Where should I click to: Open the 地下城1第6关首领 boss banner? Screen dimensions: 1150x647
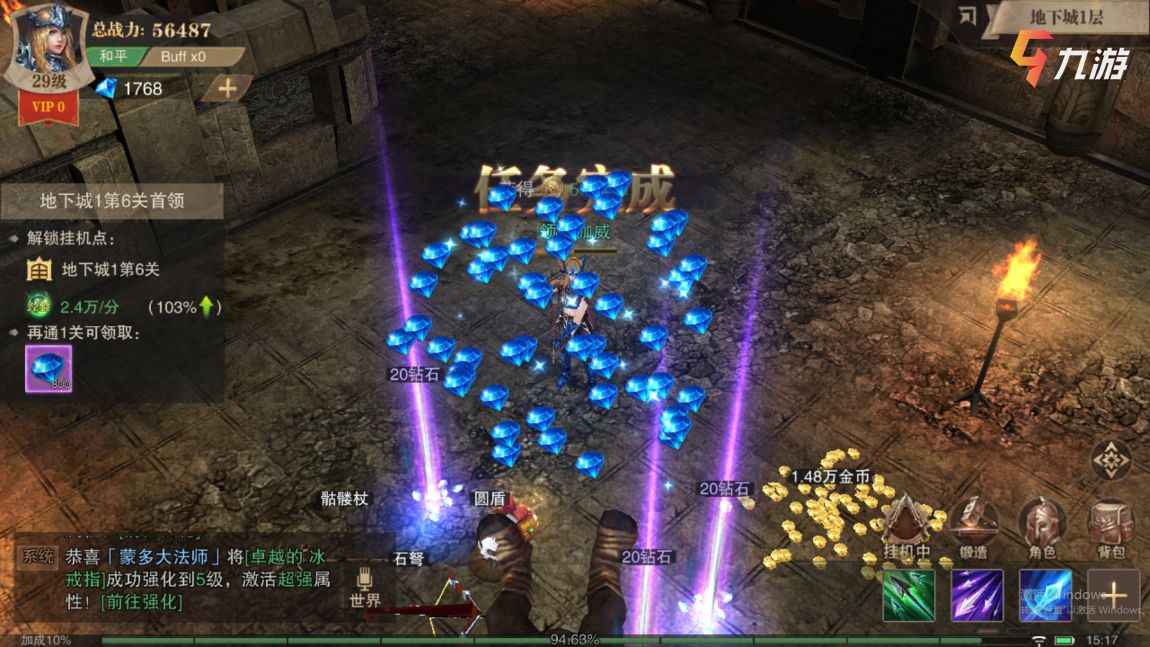click(x=112, y=200)
